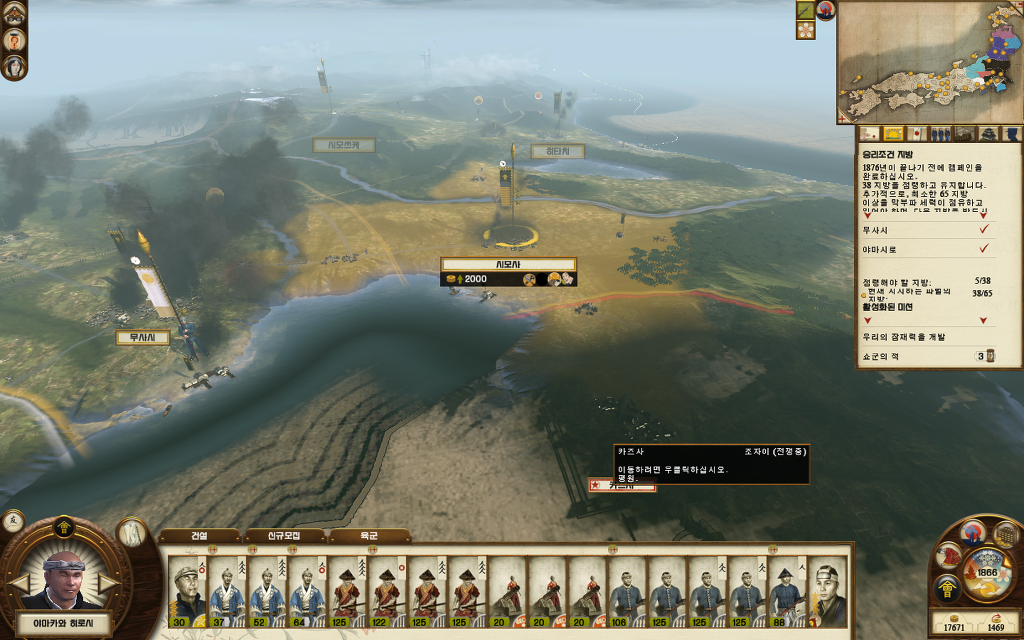Select the 시모사 province label

tap(508, 264)
